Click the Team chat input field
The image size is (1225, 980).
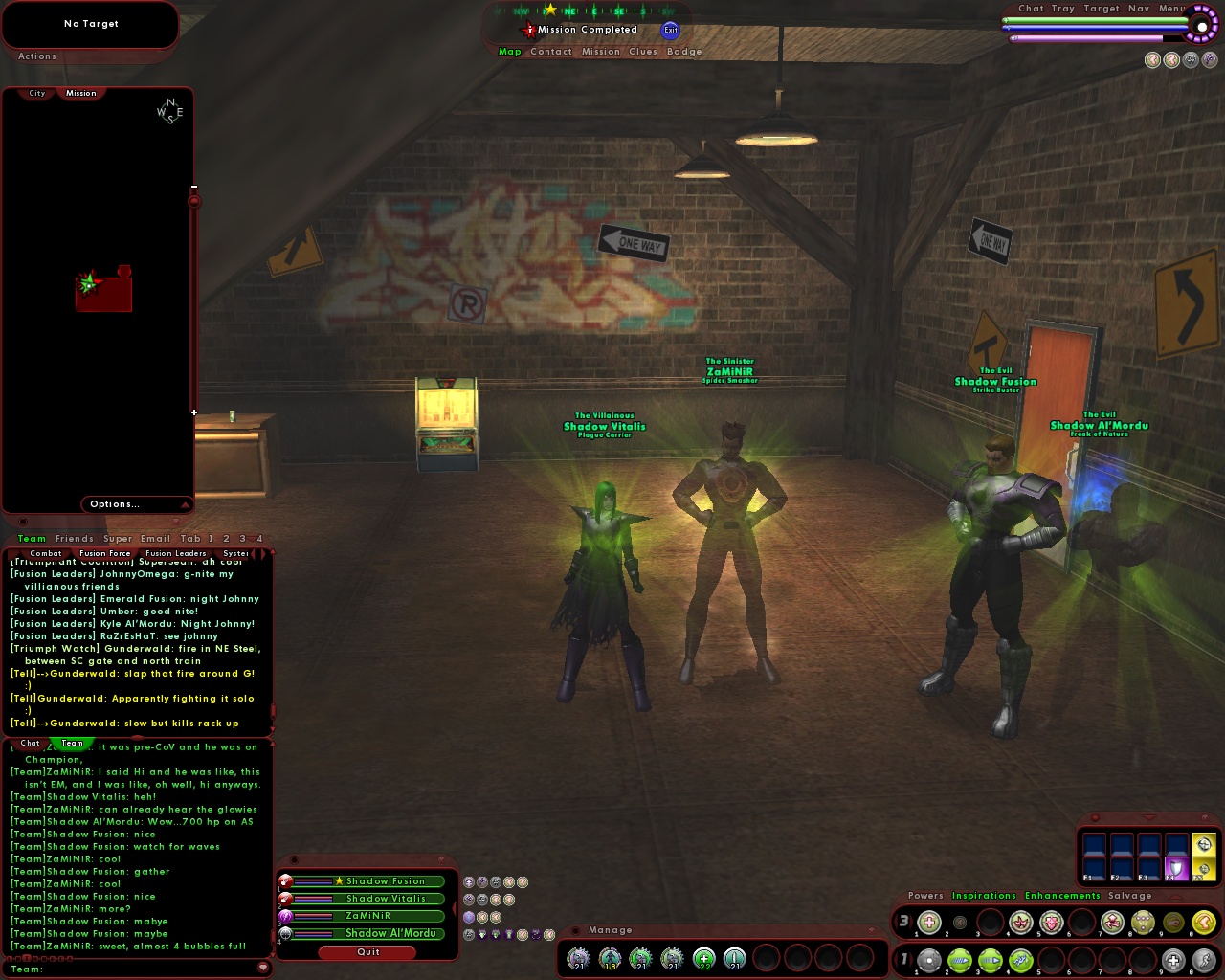pyautogui.click(x=134, y=969)
